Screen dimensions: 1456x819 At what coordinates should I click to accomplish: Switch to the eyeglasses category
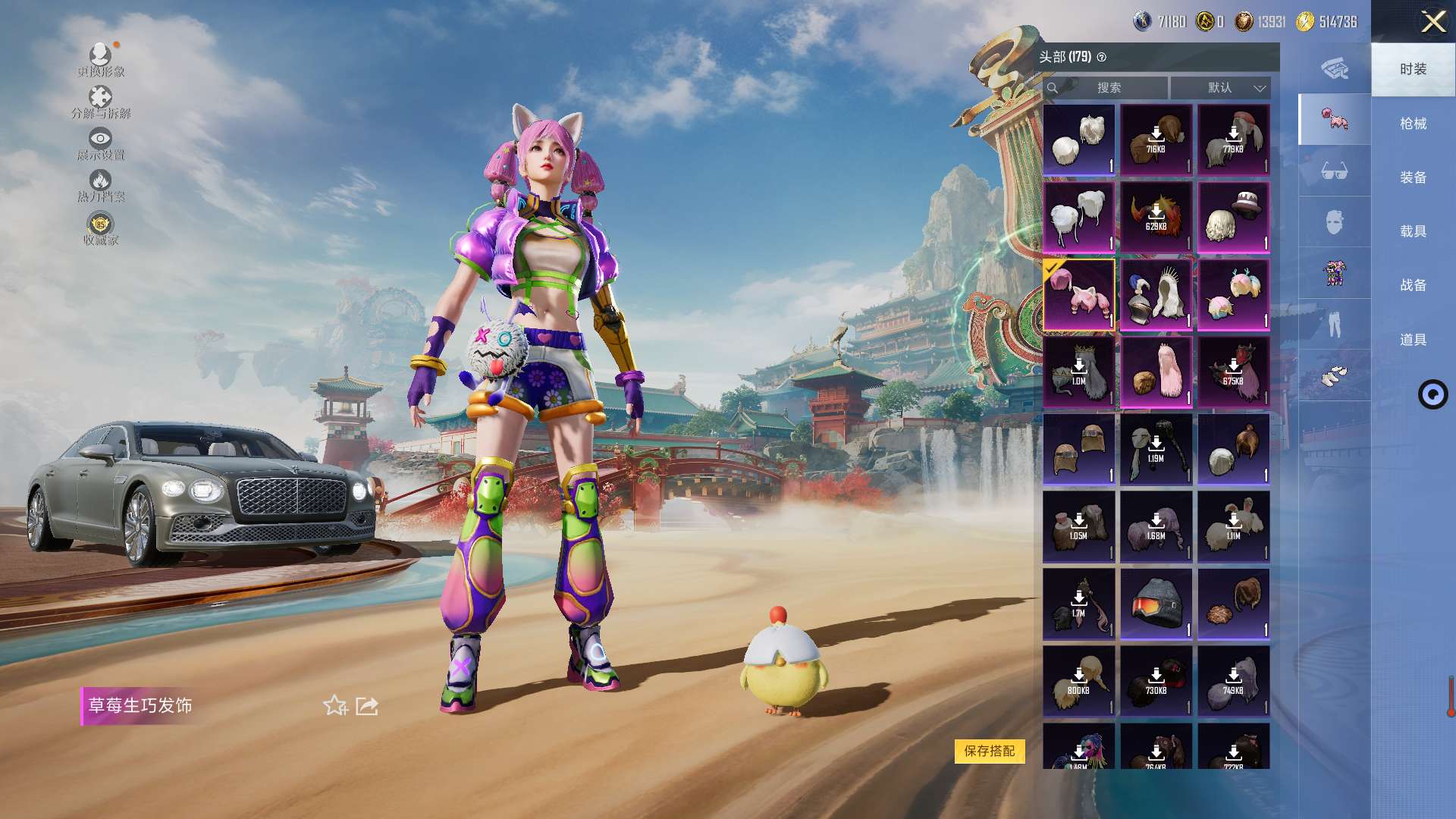(1334, 171)
